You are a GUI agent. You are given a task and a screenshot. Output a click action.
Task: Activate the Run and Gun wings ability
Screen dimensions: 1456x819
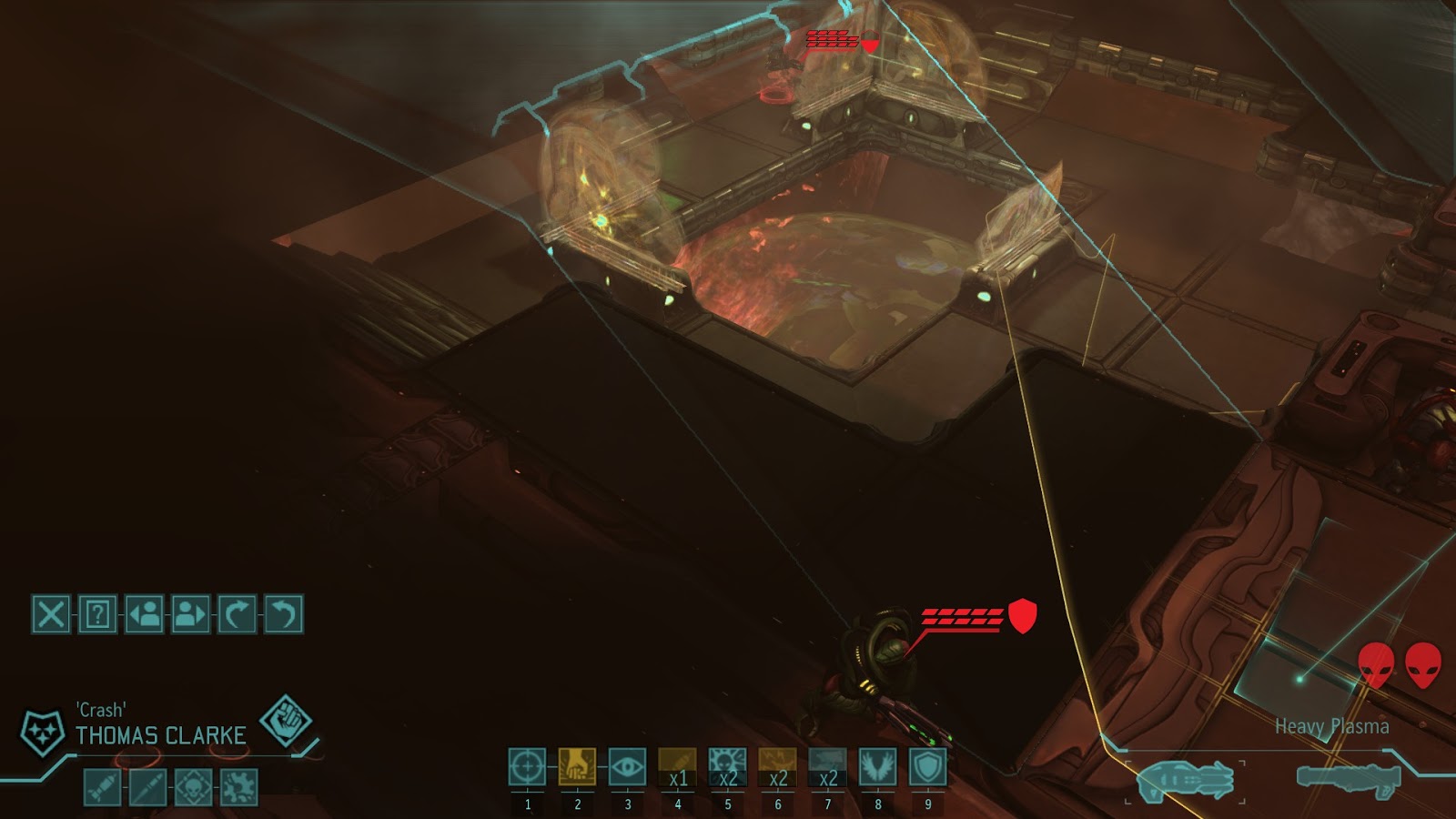(x=878, y=769)
